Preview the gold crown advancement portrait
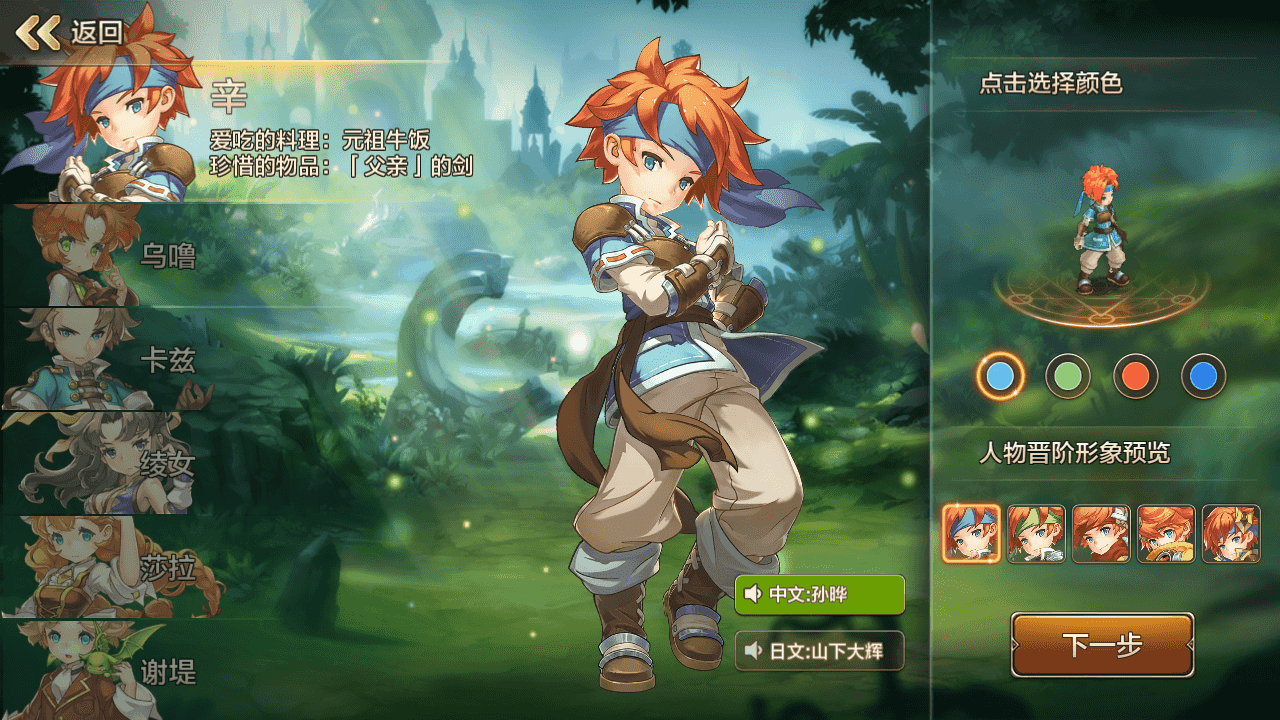1280x720 pixels. pos(1231,534)
